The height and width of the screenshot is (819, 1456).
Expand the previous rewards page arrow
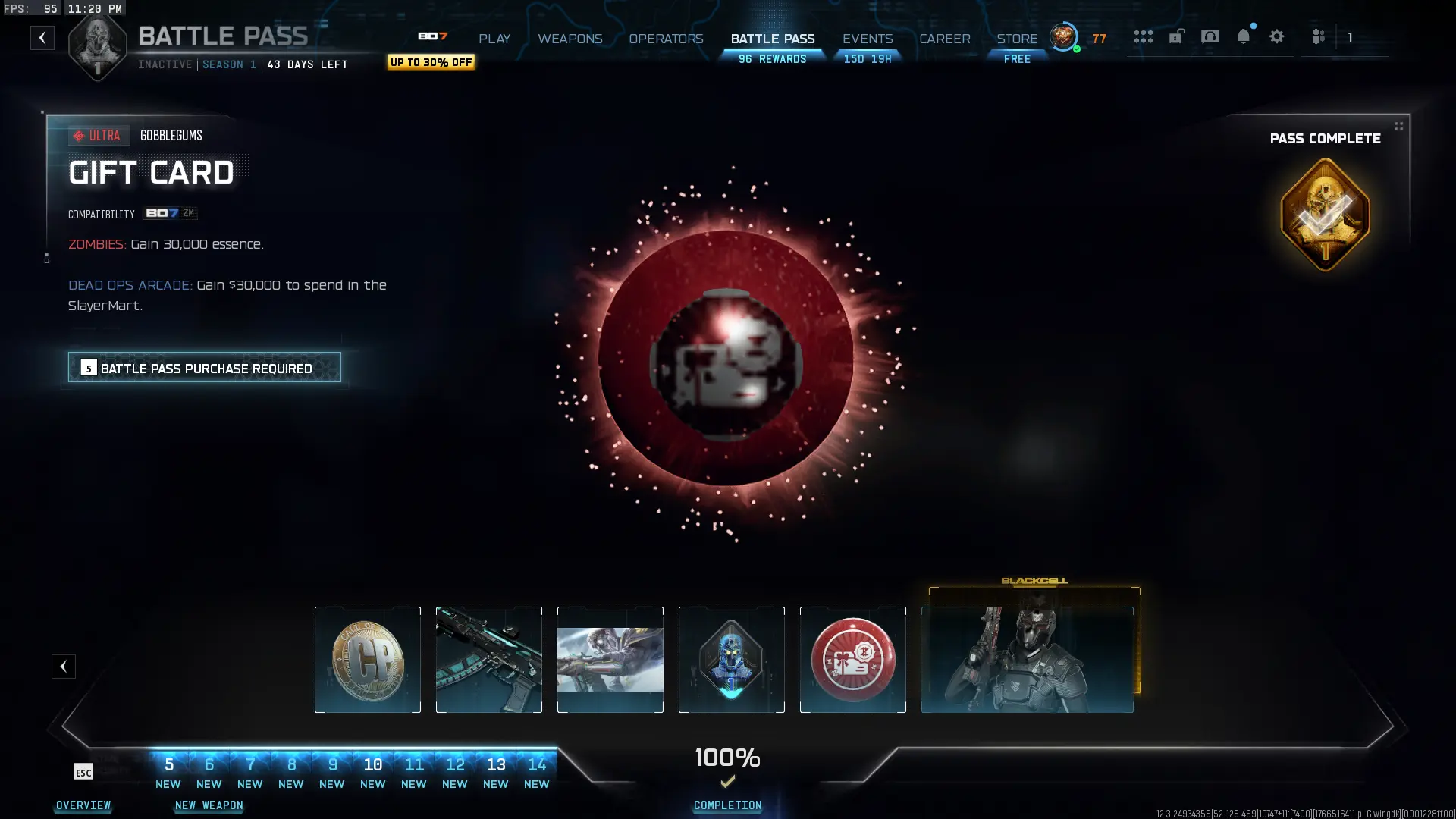(x=64, y=667)
